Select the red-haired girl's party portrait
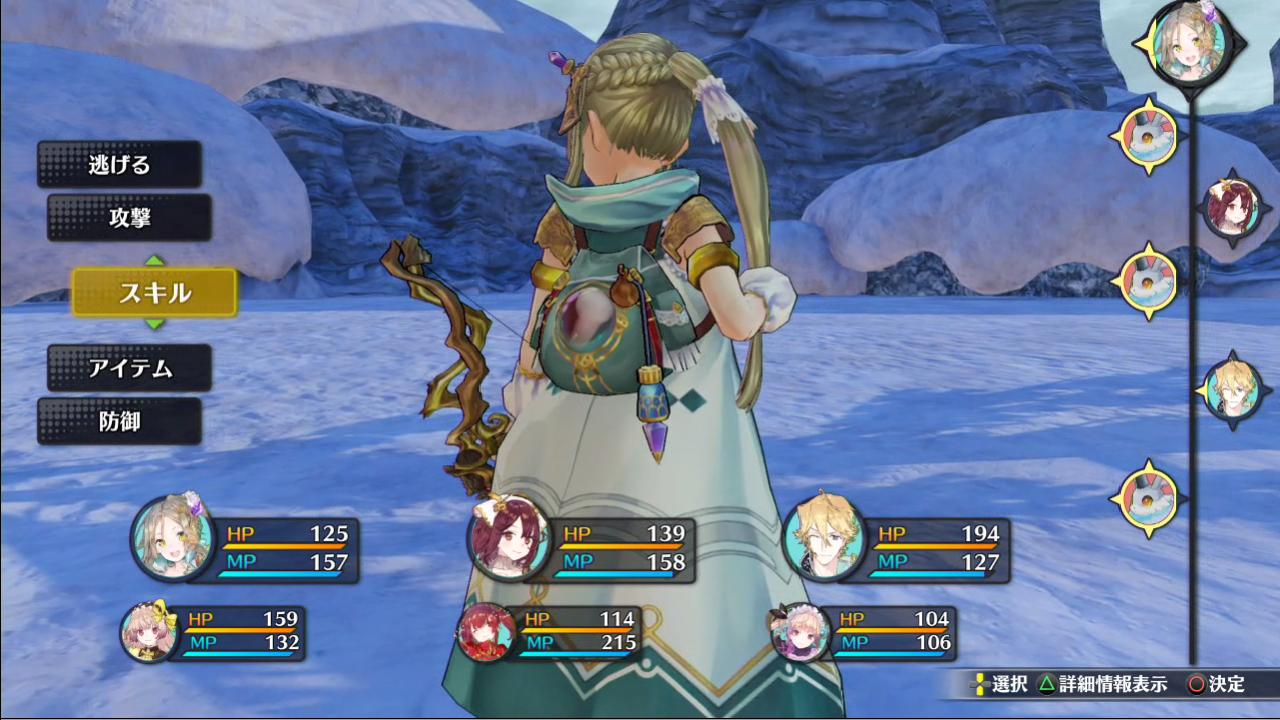This screenshot has width=1280, height=720. (509, 537)
